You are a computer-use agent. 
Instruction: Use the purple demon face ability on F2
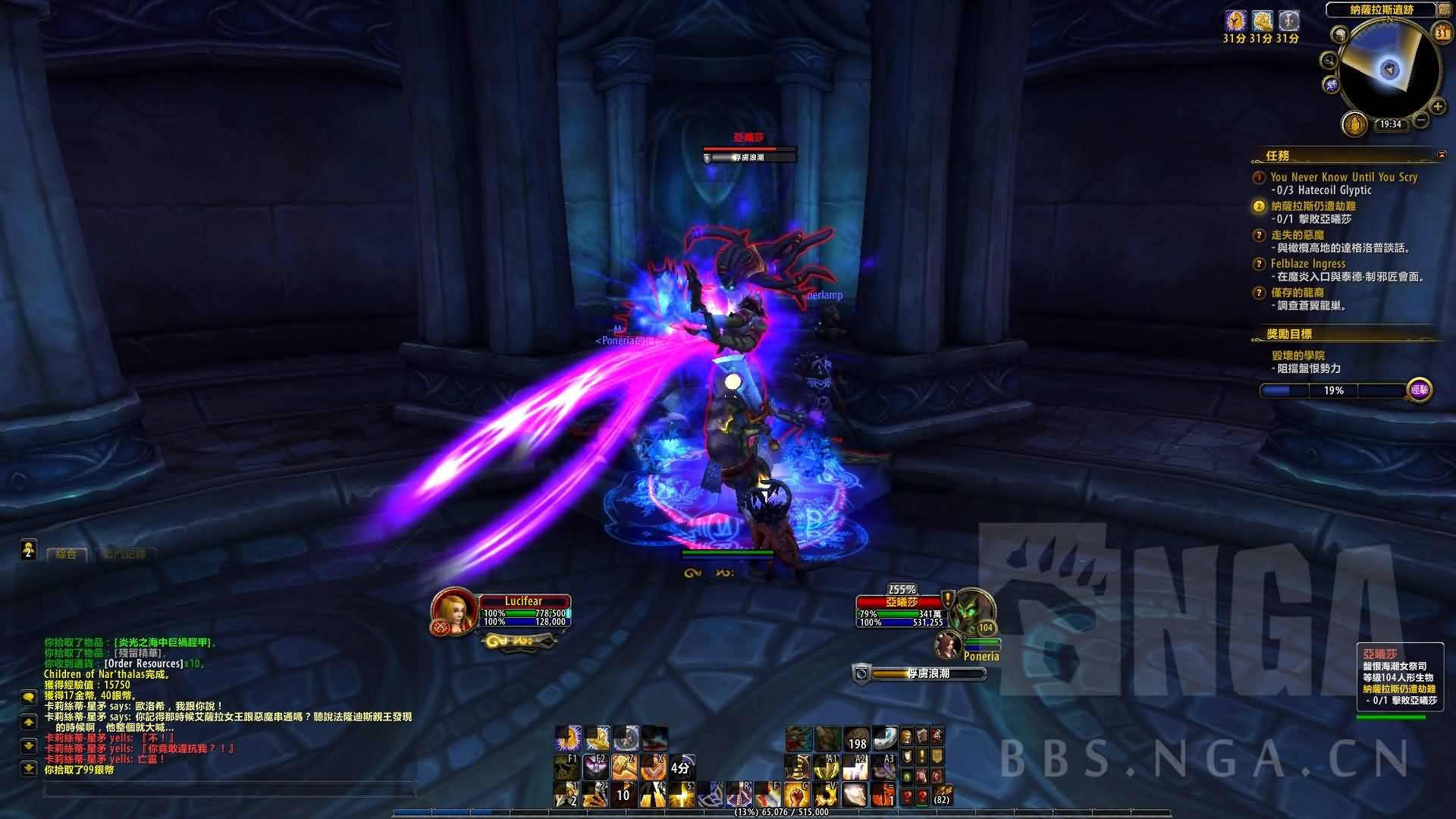click(595, 768)
